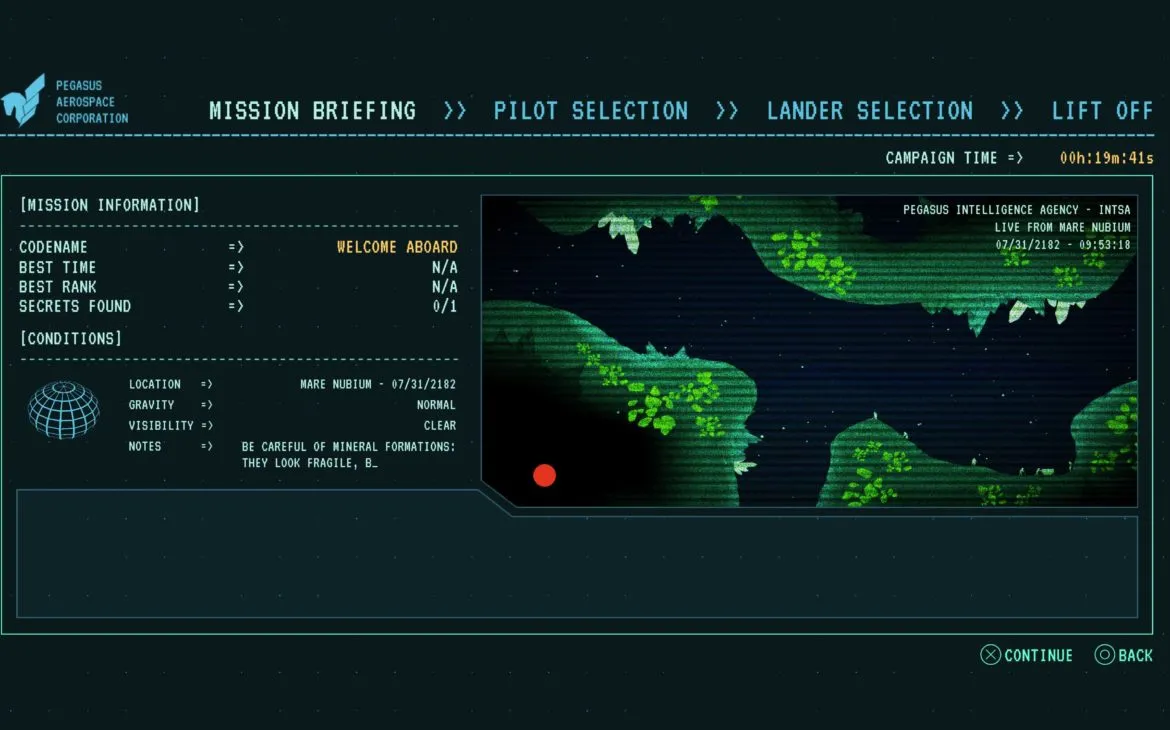Go to Lander Selection step

pos(869,111)
